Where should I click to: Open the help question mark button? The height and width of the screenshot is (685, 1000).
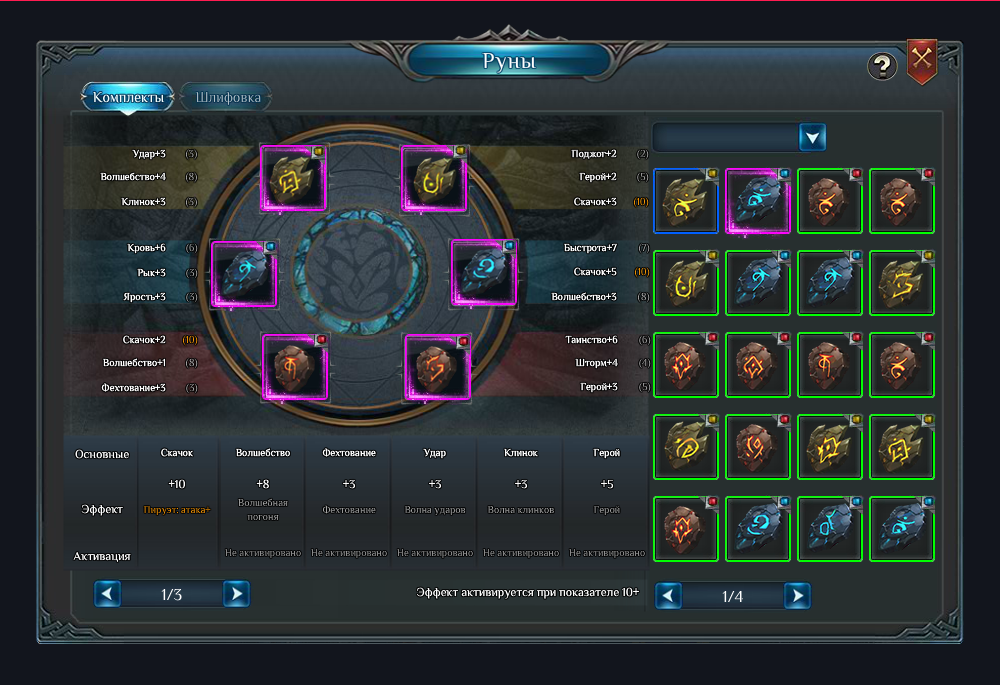point(881,66)
